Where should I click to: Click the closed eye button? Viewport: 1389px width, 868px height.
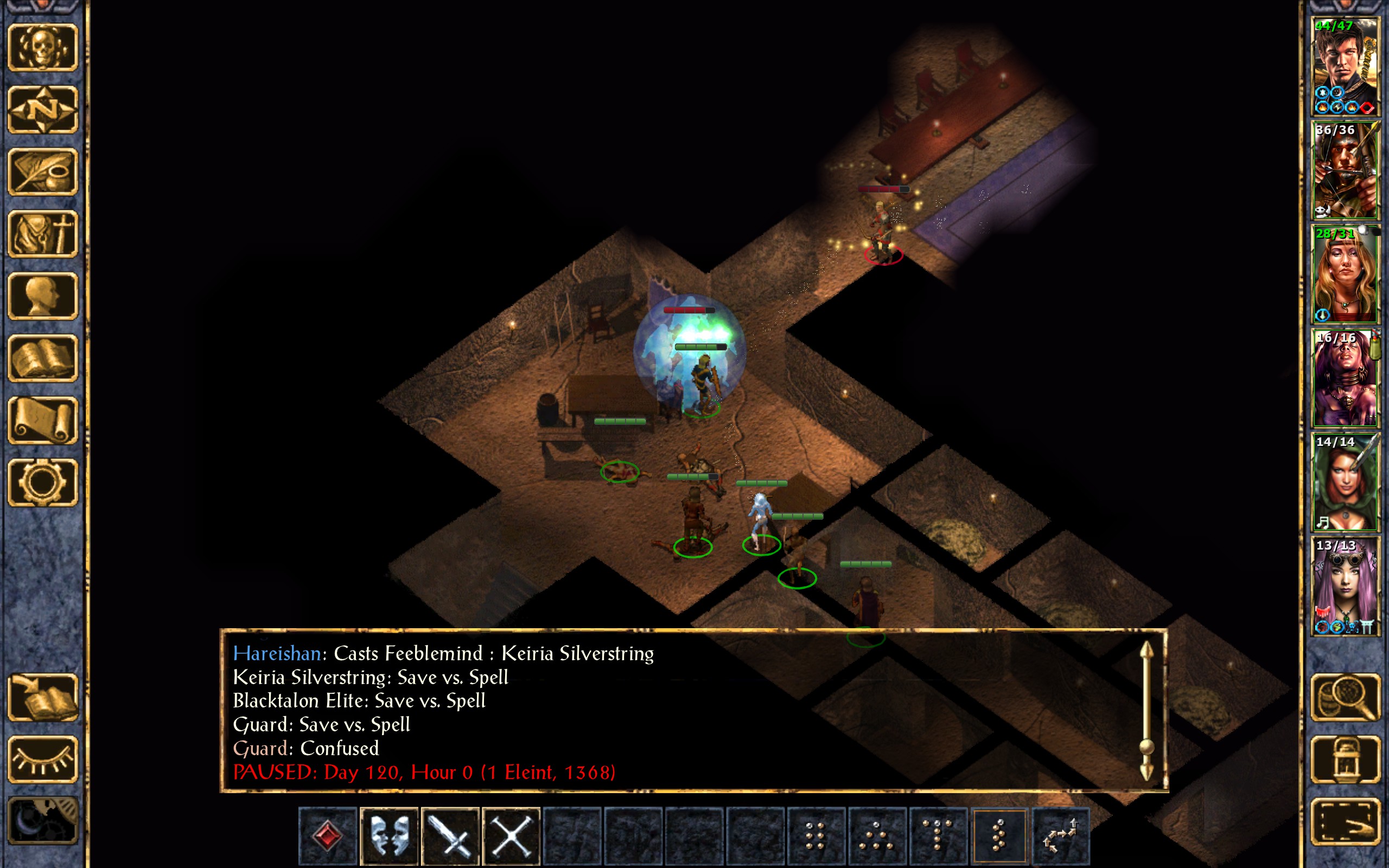42,759
